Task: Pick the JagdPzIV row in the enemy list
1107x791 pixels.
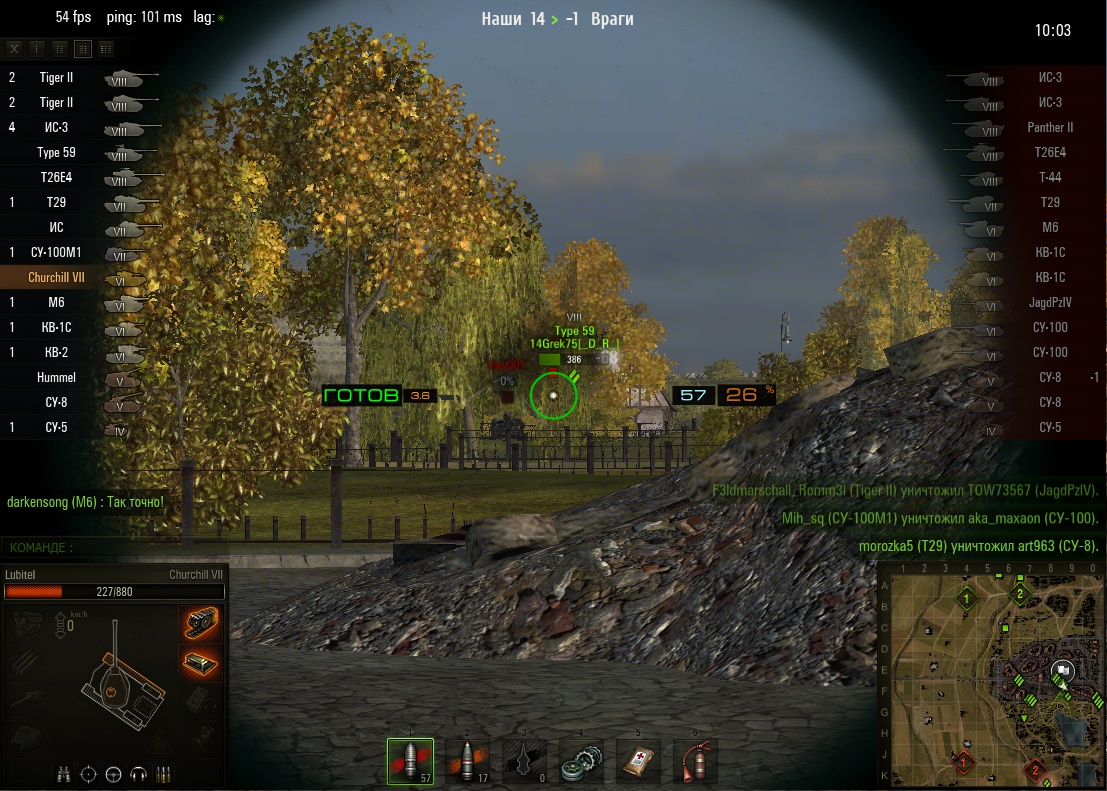Action: click(x=1040, y=302)
